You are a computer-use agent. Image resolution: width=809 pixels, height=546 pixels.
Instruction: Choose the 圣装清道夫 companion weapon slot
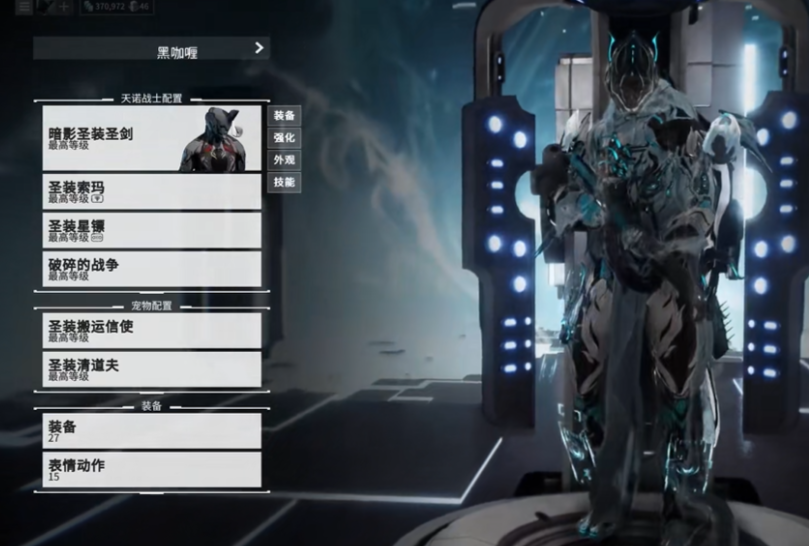[150, 369]
